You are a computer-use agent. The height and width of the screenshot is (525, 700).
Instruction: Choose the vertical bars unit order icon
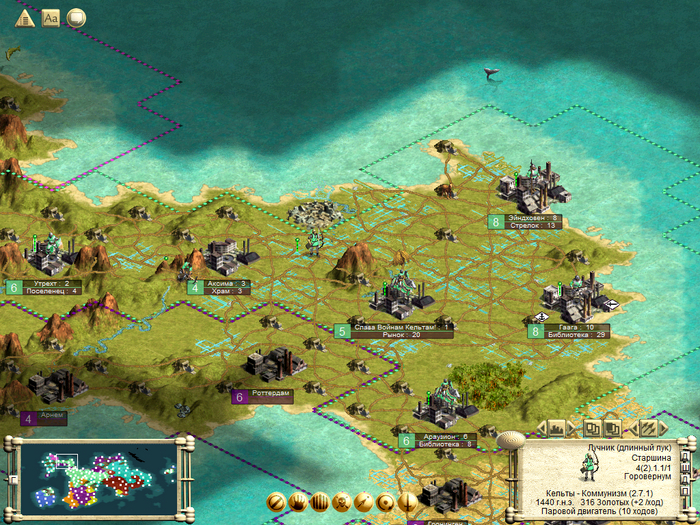pyautogui.click(x=319, y=502)
